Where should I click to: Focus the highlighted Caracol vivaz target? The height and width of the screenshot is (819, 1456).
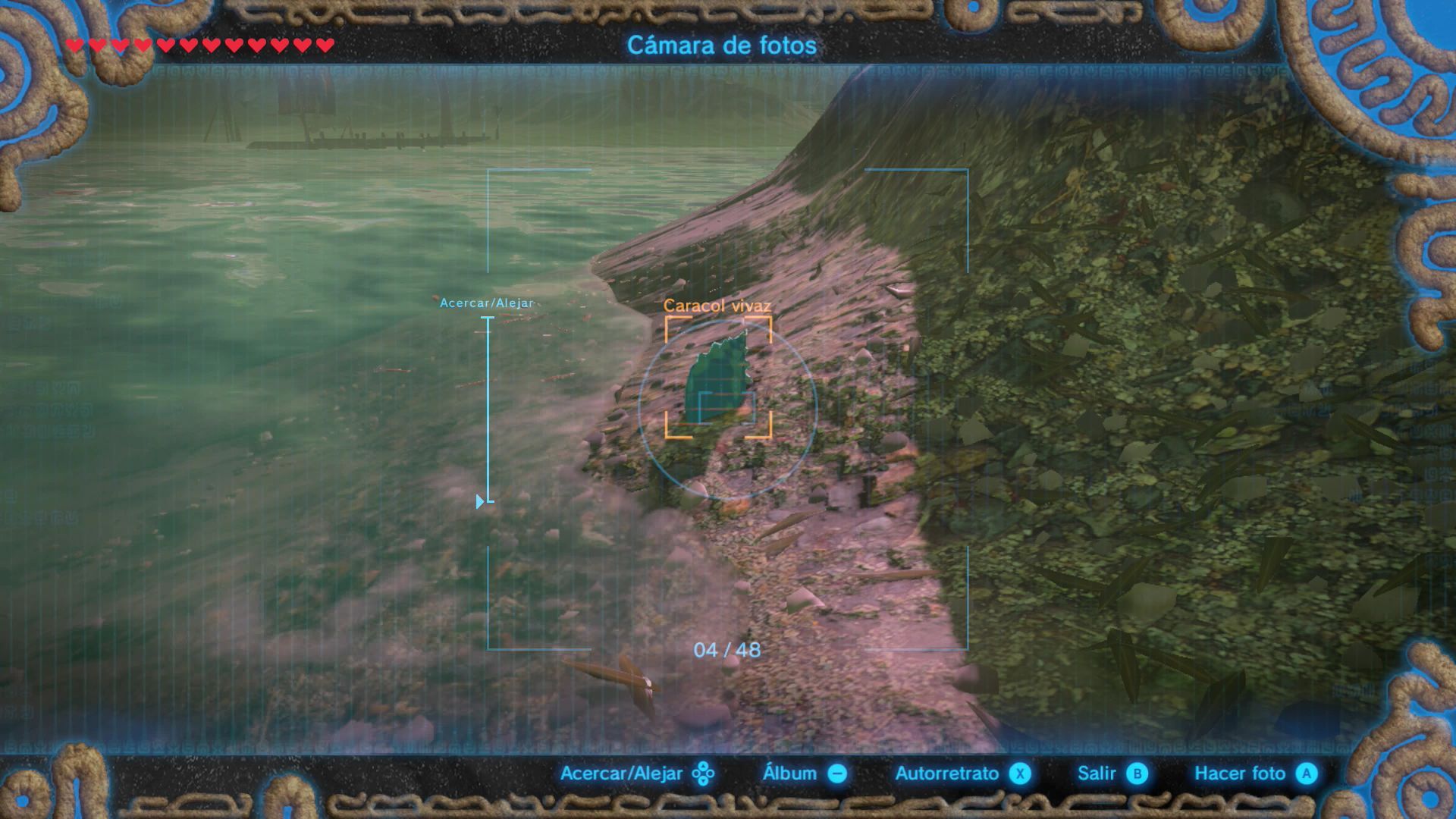[718, 378]
